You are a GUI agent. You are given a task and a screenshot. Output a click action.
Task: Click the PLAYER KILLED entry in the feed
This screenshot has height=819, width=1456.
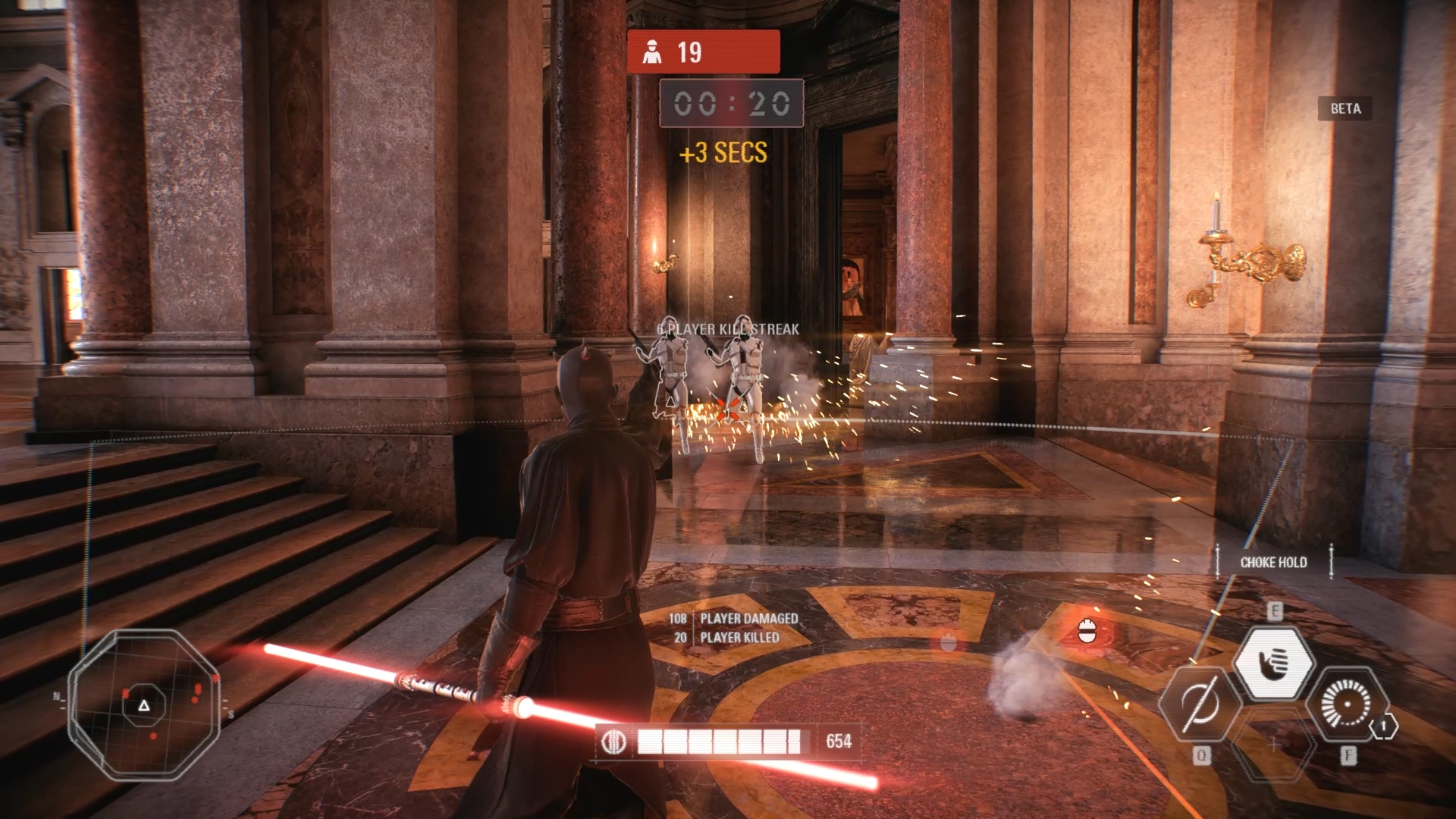pyautogui.click(x=739, y=638)
